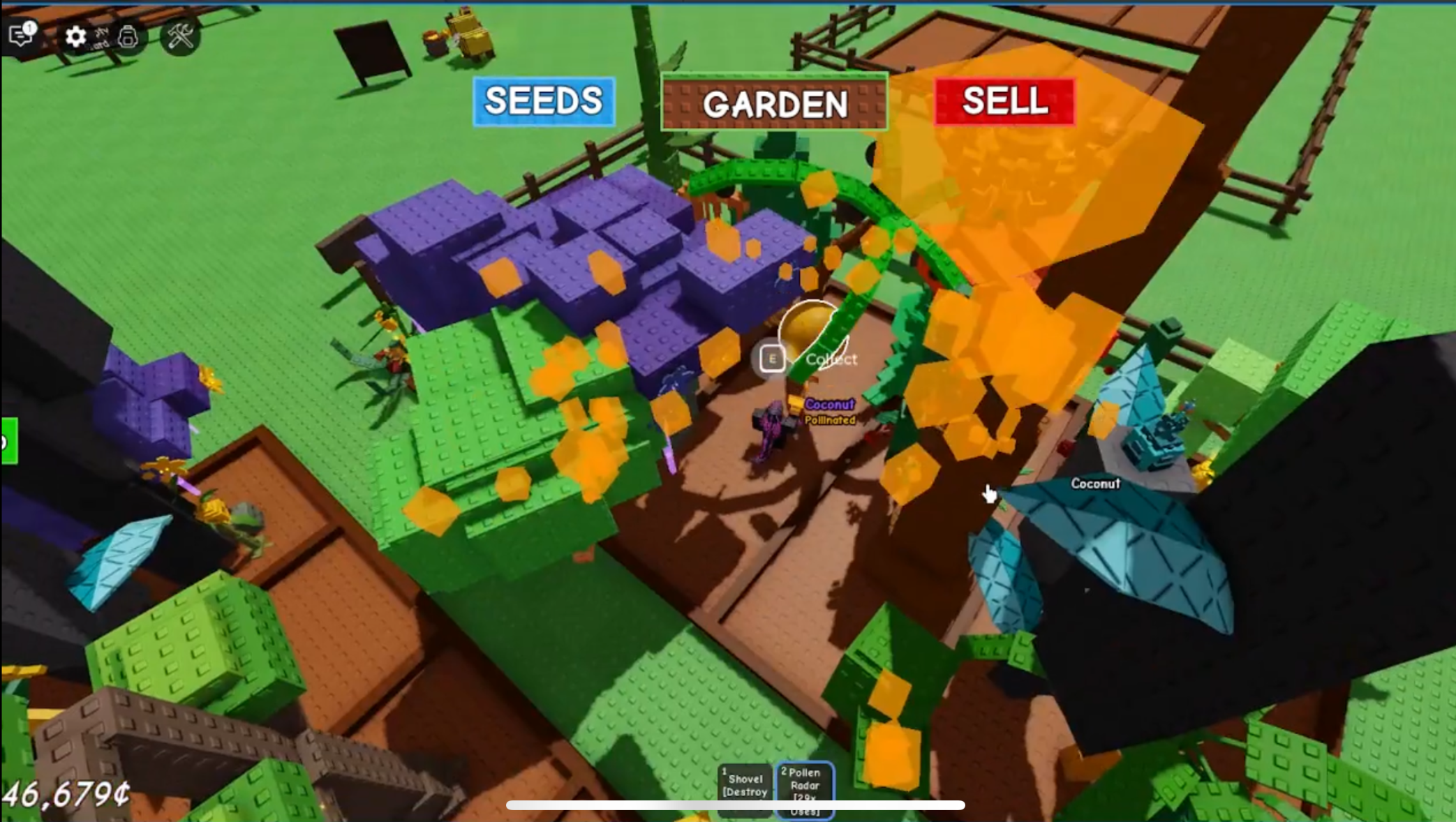Click the Coconut label above the player

(830, 404)
